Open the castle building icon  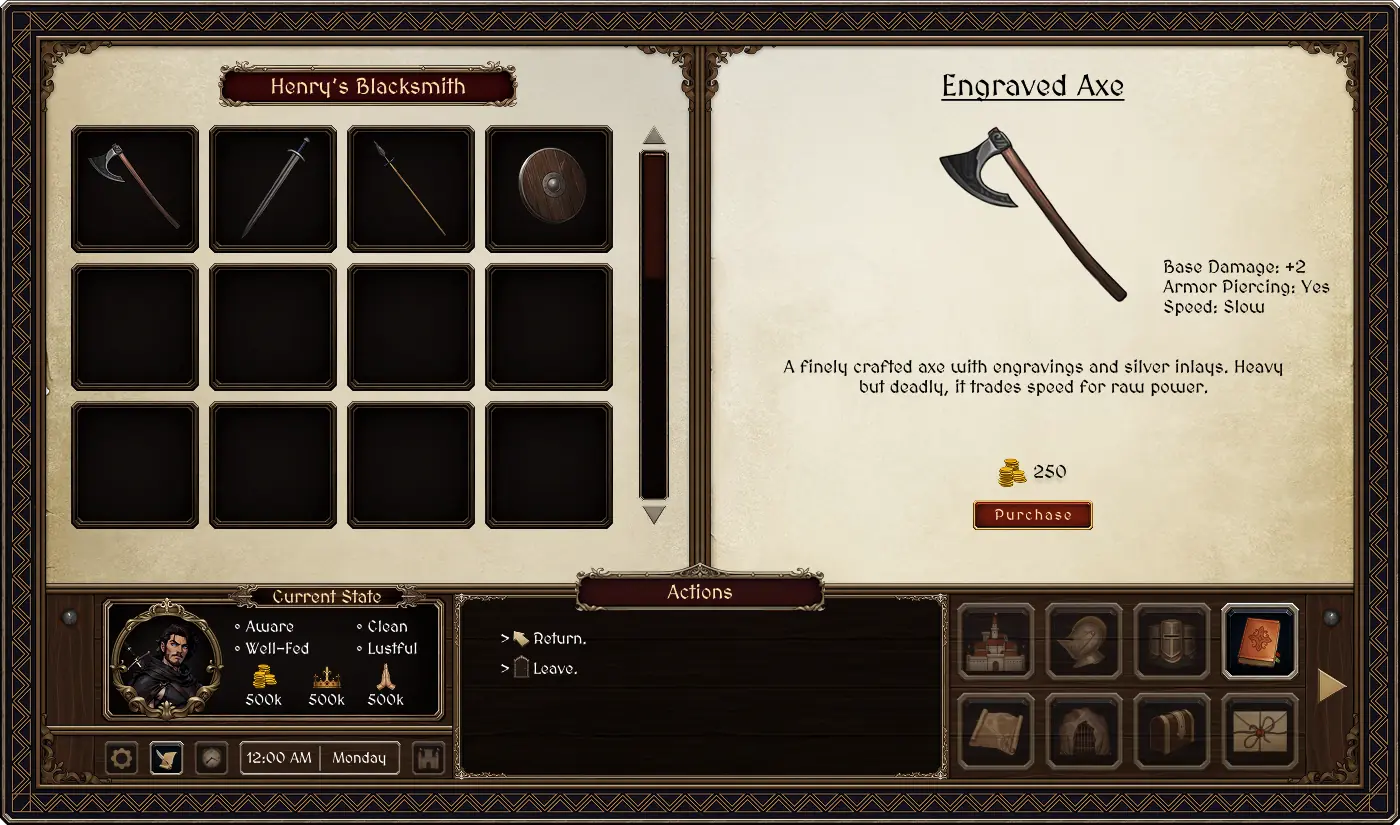tap(996, 641)
